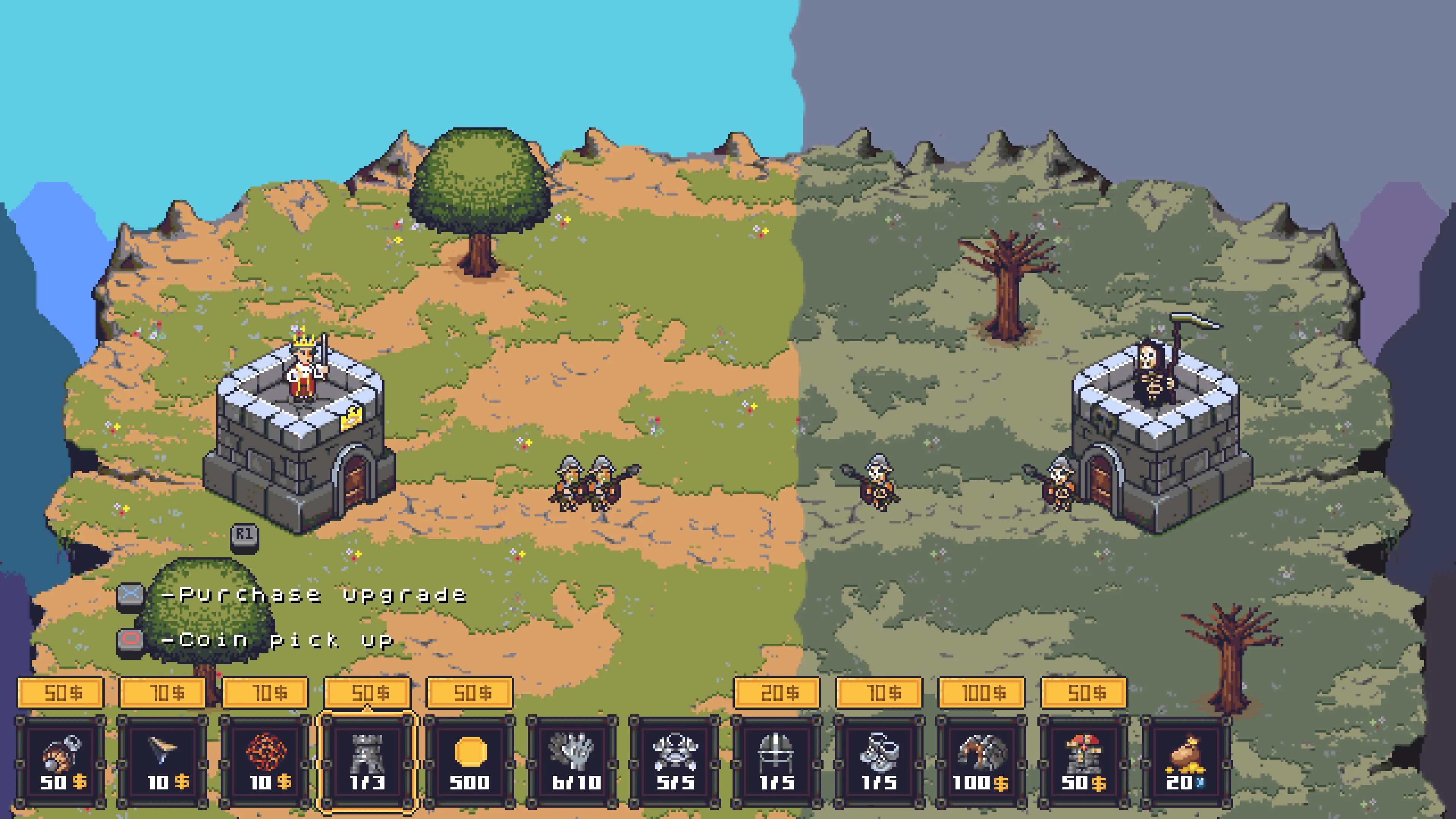Select the horn upgrade costing 100 dollars

tap(984, 763)
